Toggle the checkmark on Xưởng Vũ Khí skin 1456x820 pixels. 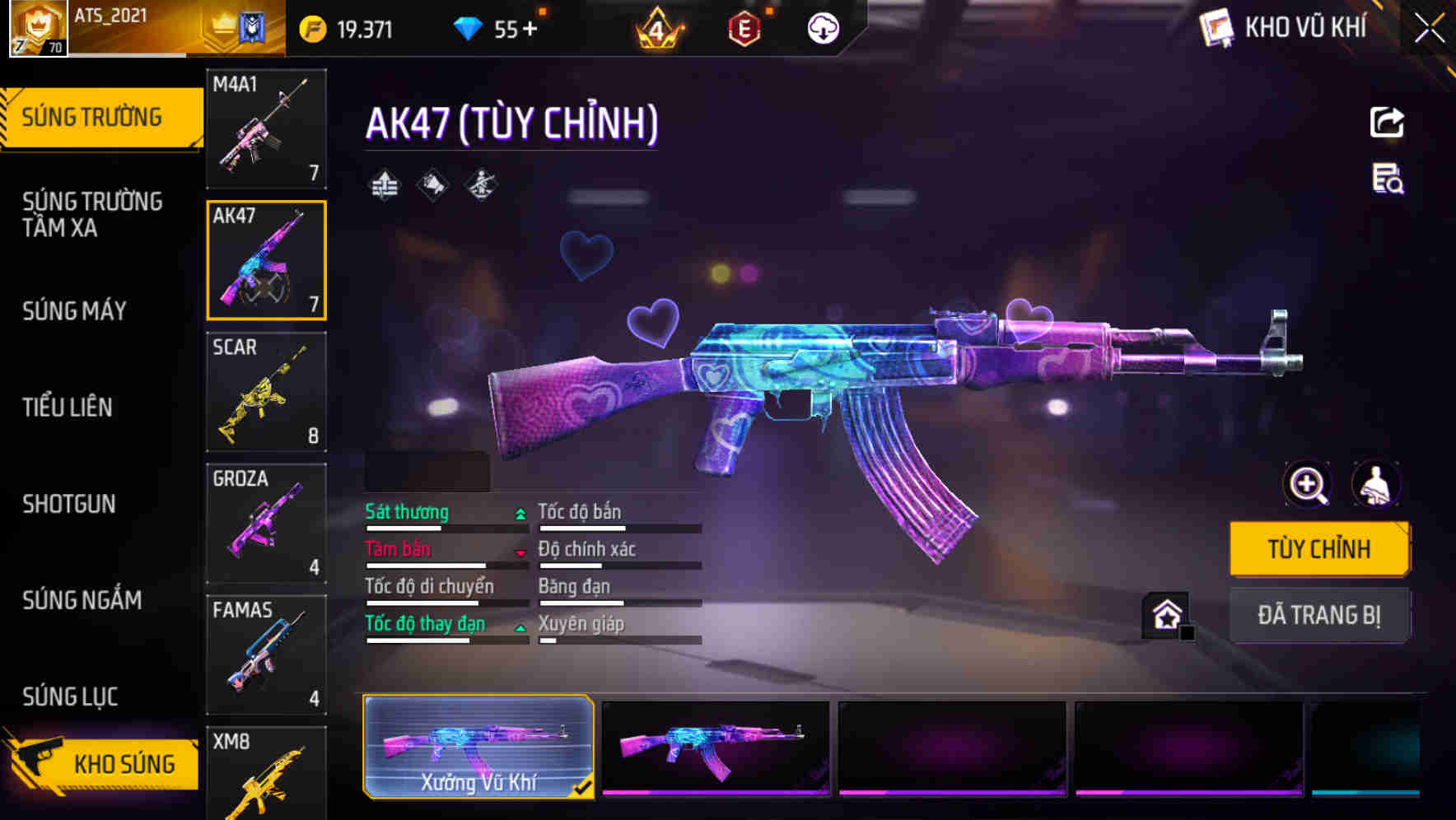tap(584, 787)
